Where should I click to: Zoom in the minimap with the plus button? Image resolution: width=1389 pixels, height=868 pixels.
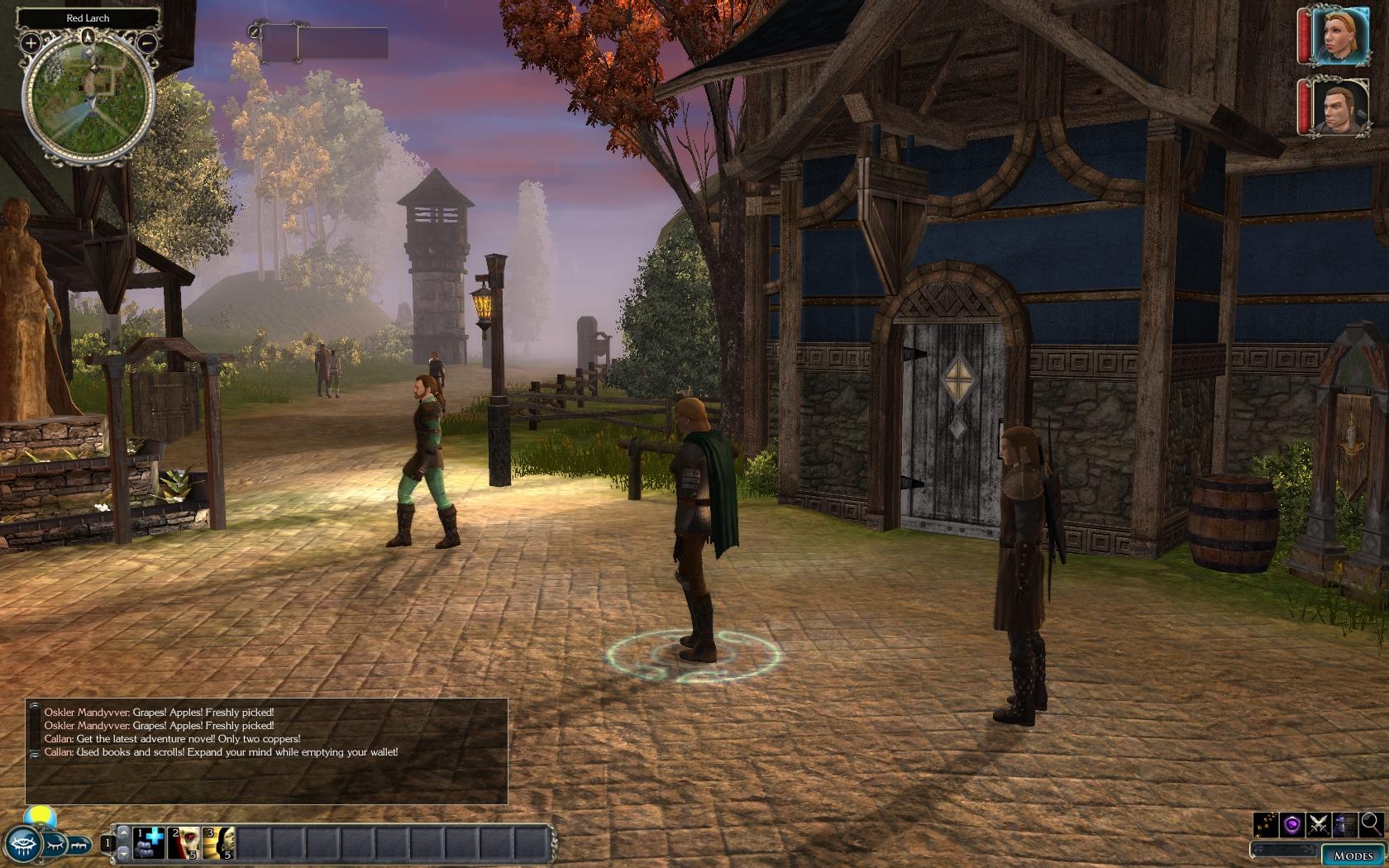point(31,41)
